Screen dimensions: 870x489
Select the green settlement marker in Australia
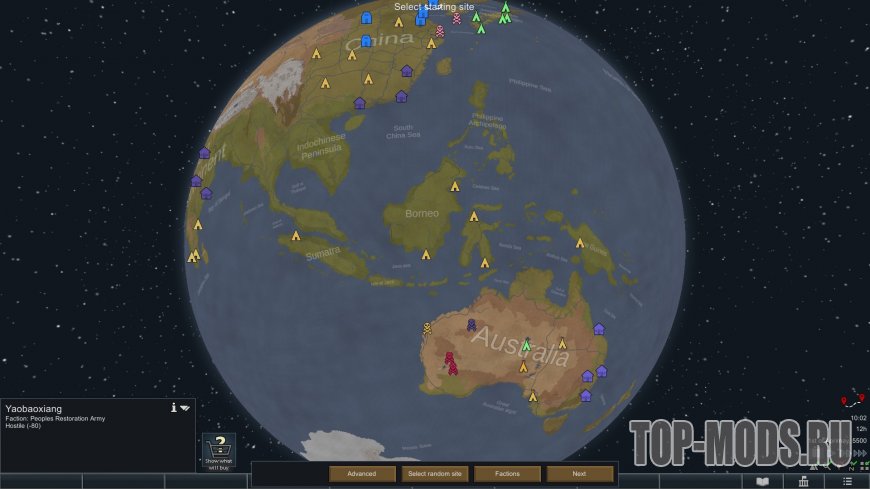tap(526, 344)
